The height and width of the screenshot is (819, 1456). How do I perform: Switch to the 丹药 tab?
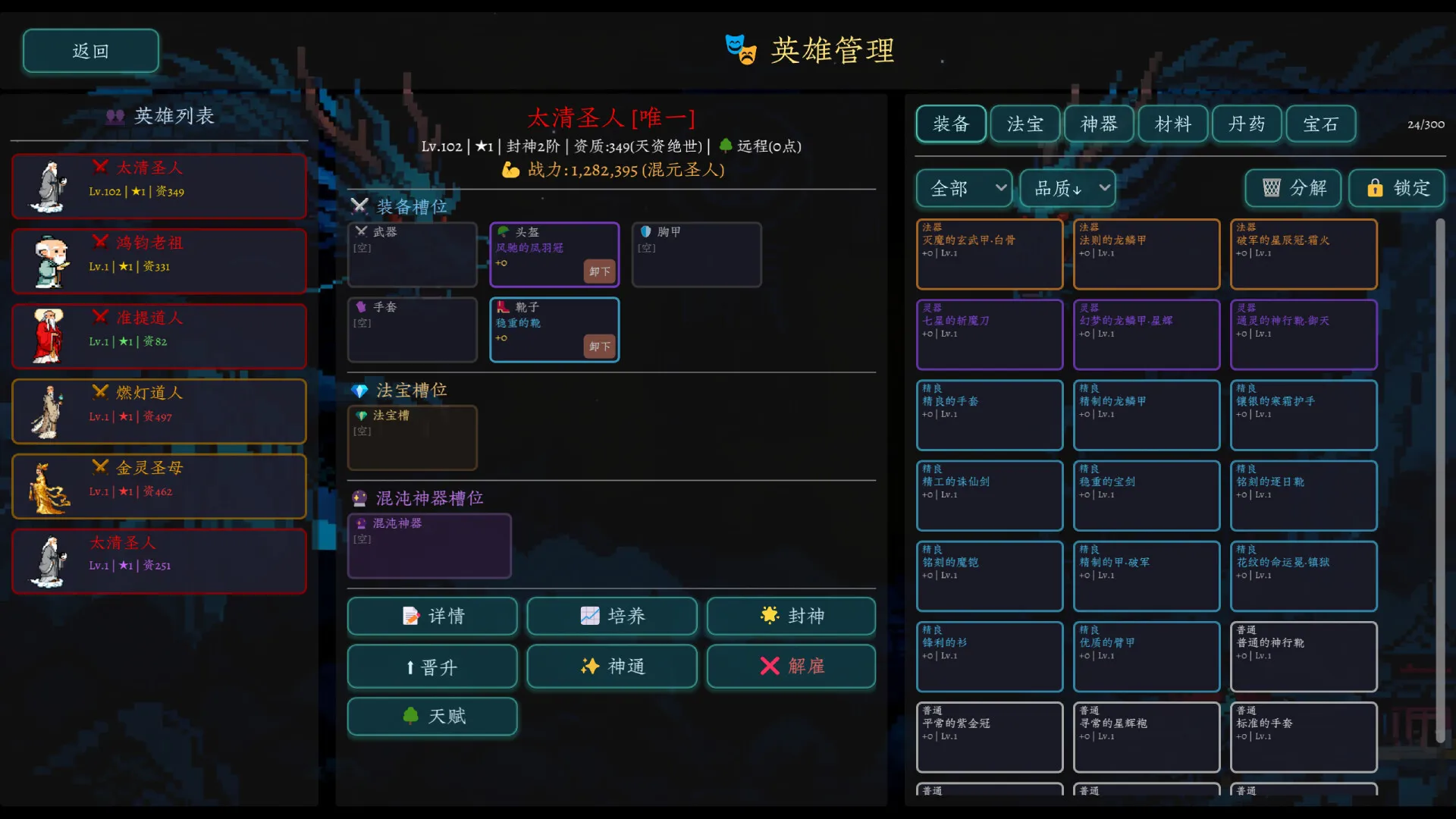[1247, 124]
